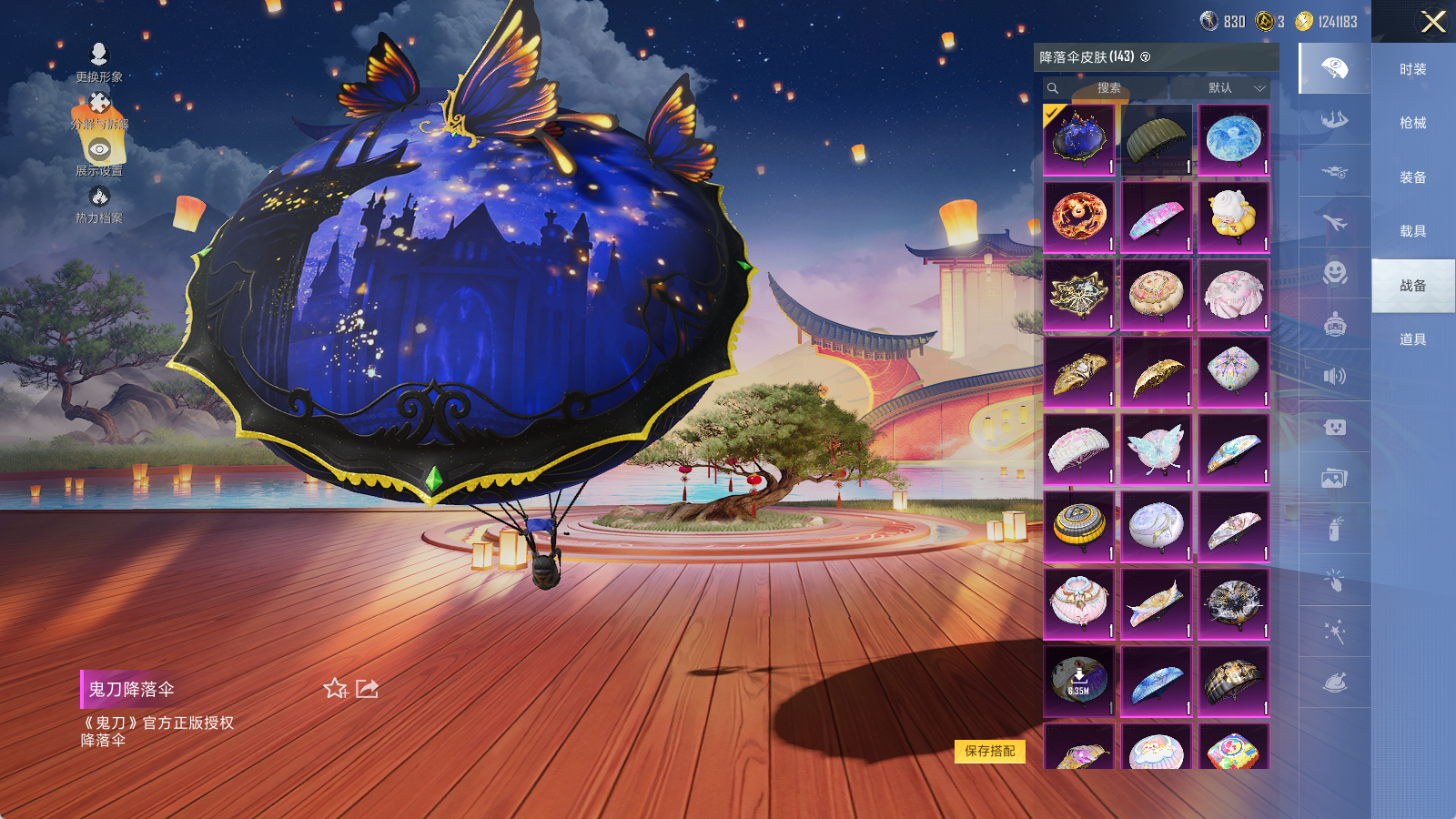The height and width of the screenshot is (819, 1456).
Task: Go to the 载具 vehicles tab
Action: [1412, 231]
